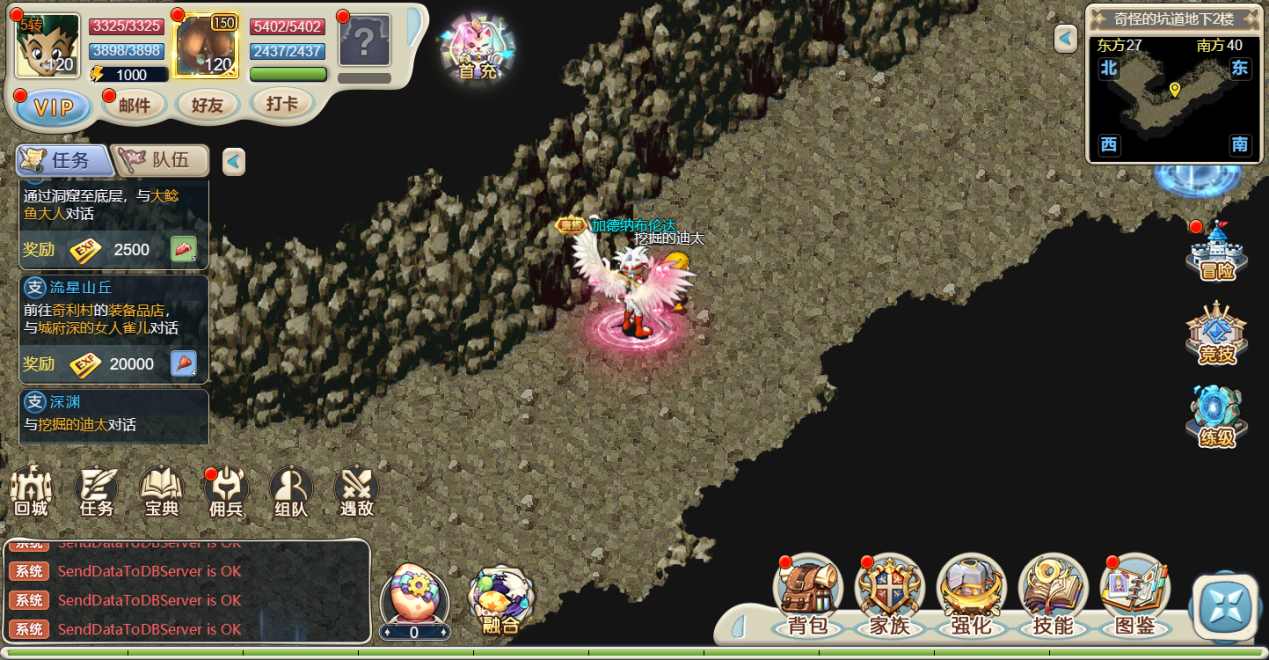Click the minimap of the mine tunnel

point(1173,97)
